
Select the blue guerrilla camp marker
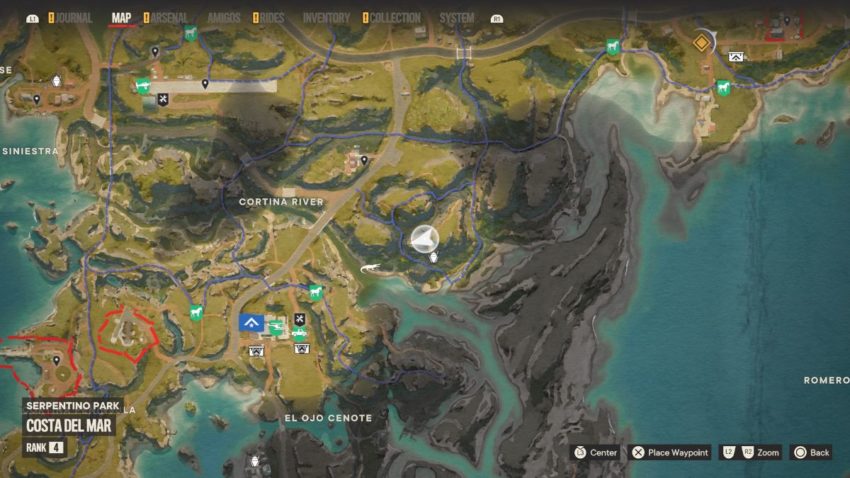251,322
